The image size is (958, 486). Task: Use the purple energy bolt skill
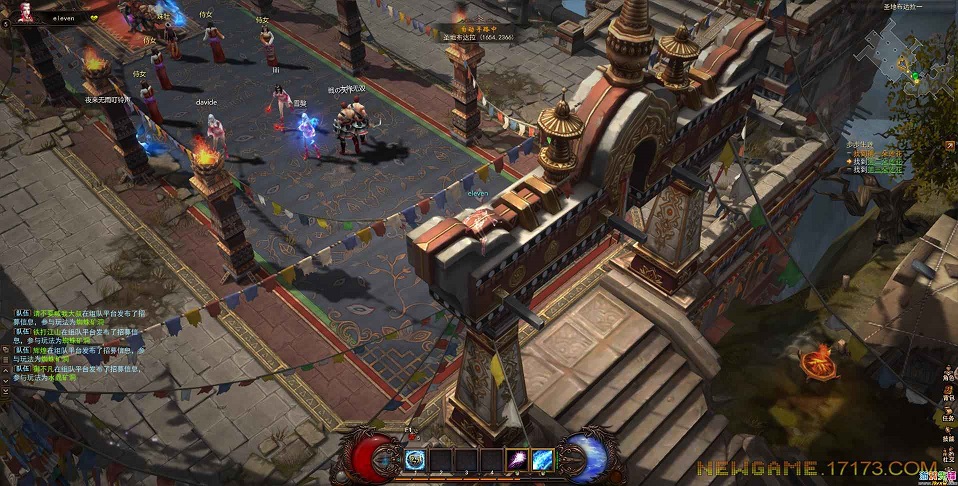(x=520, y=459)
